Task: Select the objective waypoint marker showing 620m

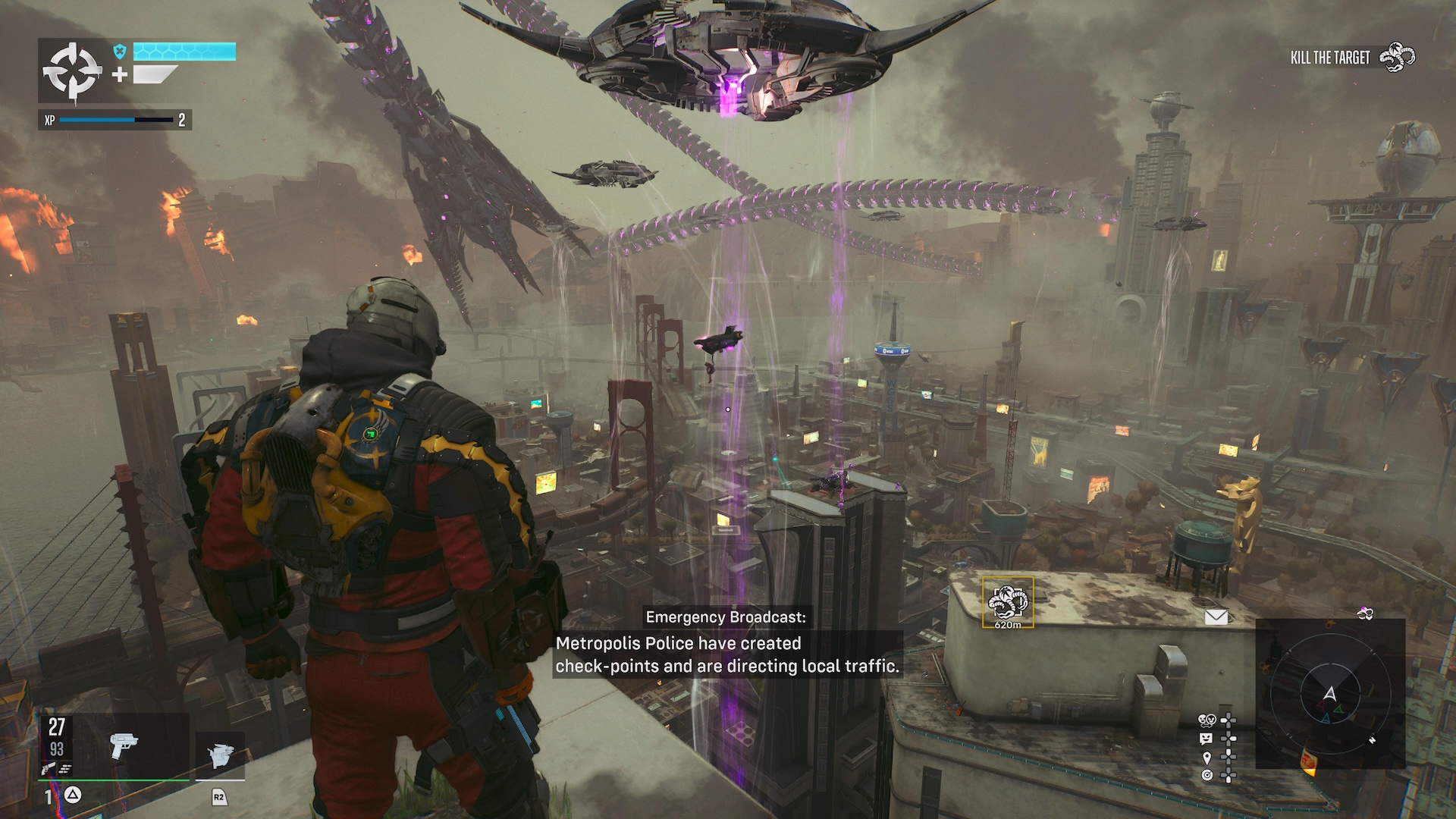Action: [x=1008, y=603]
